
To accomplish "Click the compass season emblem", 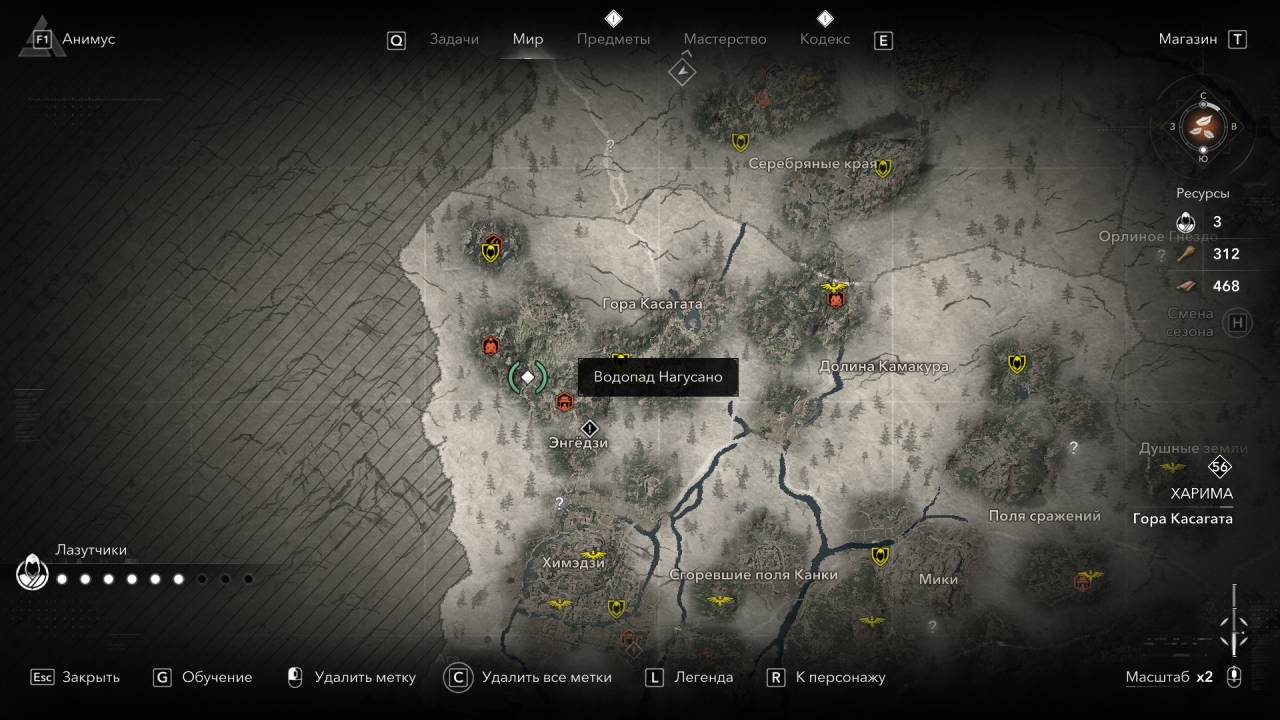I will (1203, 126).
